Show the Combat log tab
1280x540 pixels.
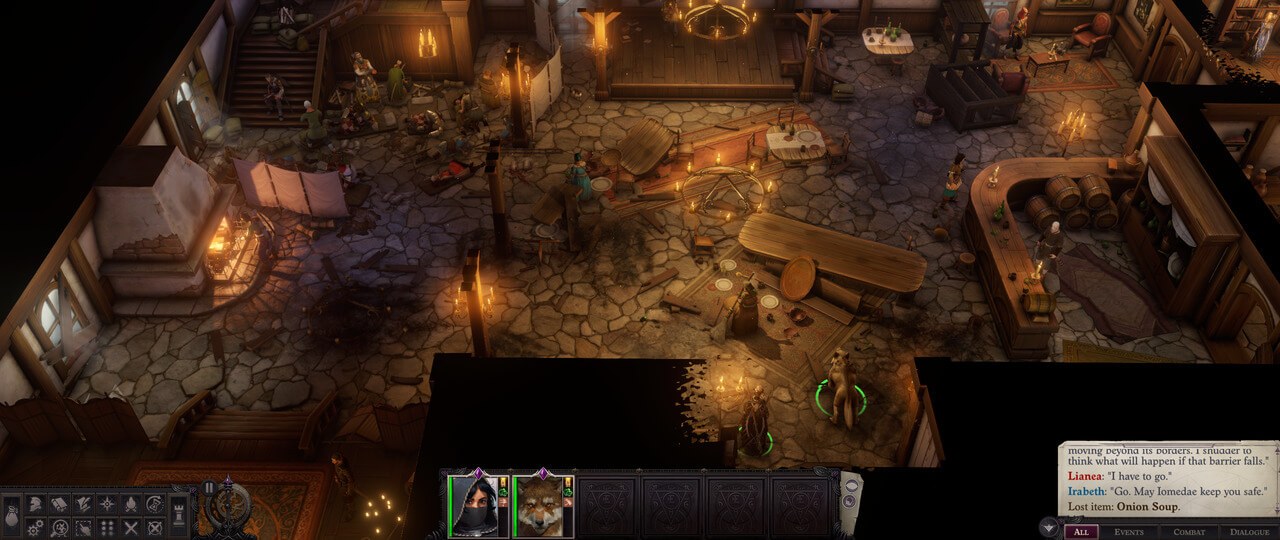click(1189, 532)
